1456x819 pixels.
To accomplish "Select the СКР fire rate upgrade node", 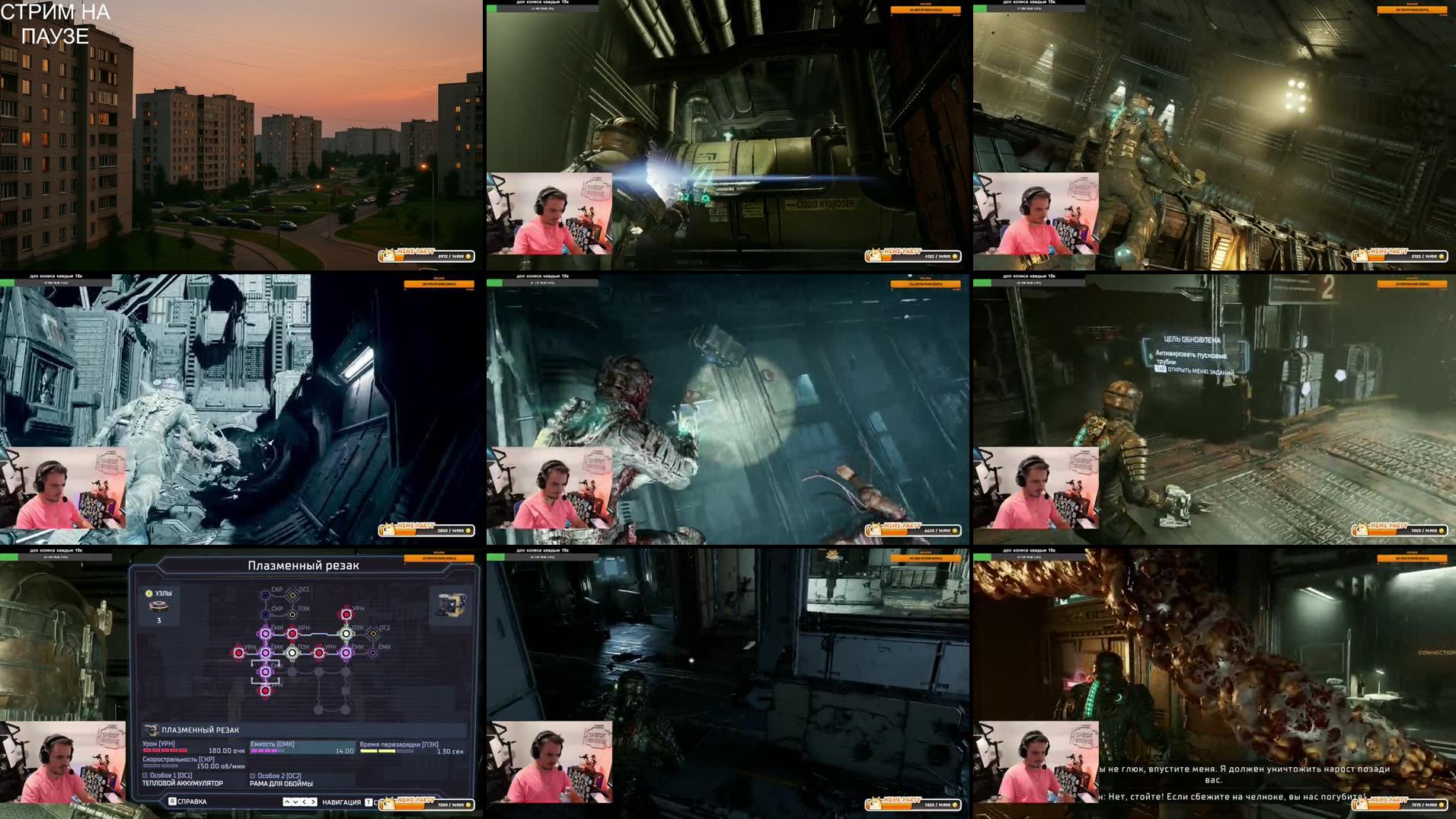I will click(264, 595).
